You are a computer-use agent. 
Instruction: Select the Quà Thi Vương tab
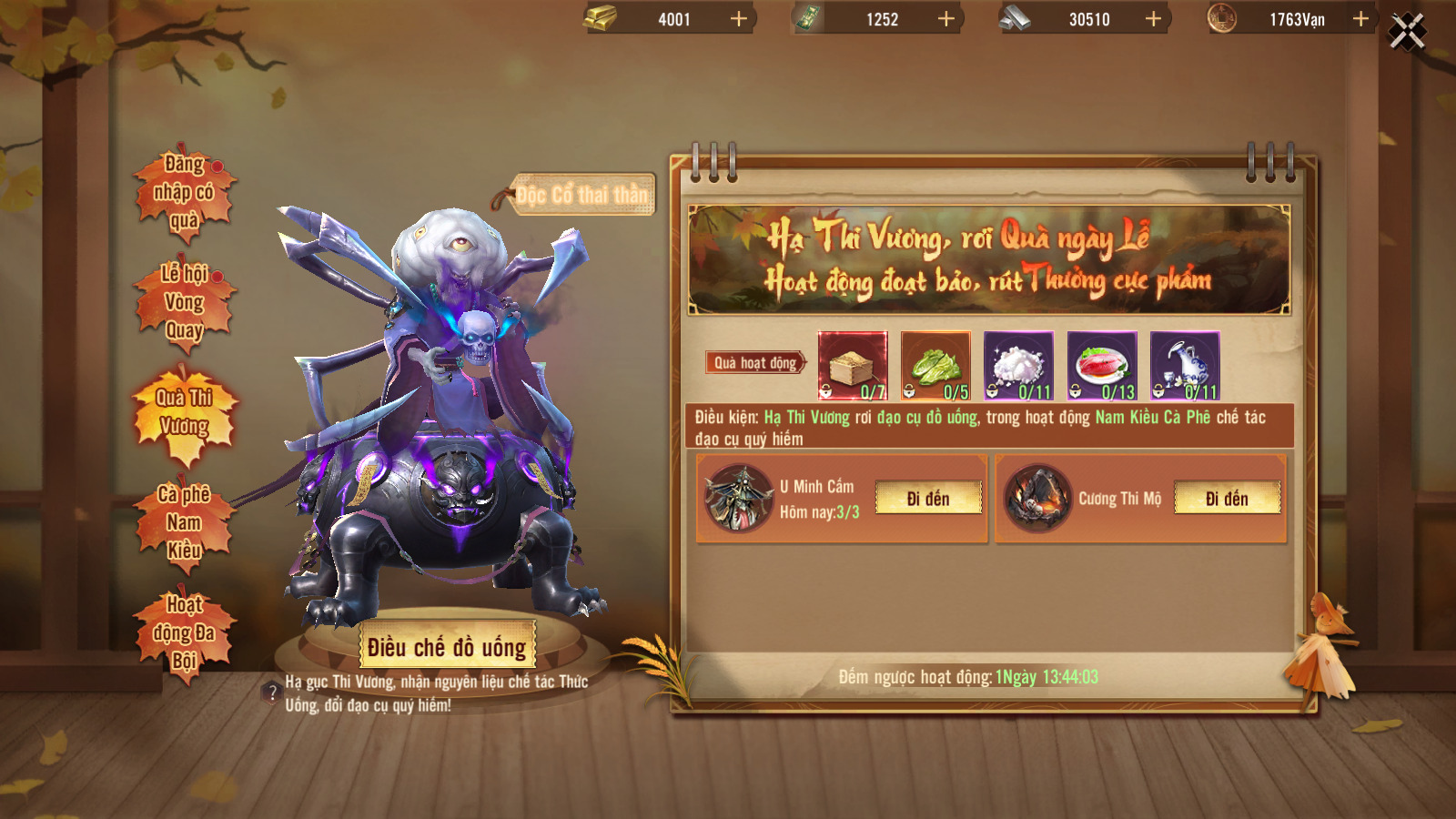tap(185, 412)
